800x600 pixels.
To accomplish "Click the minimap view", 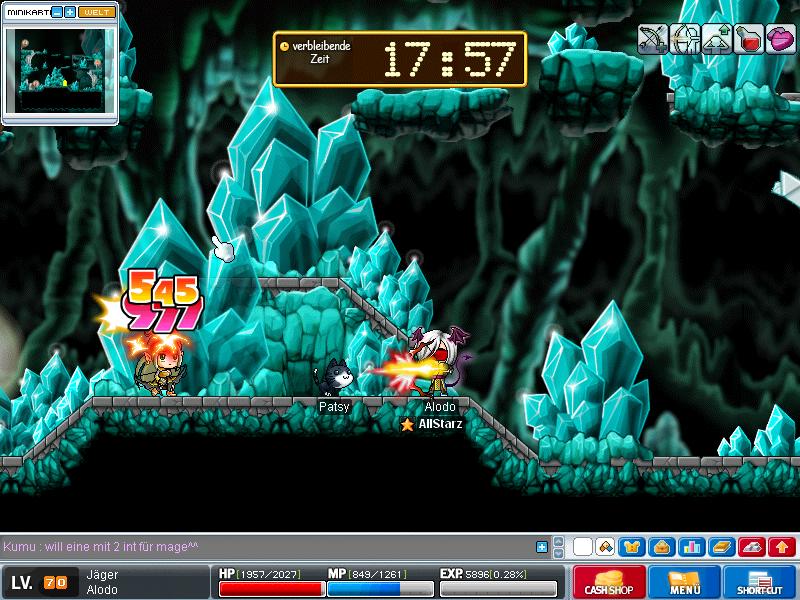I will coord(59,72).
